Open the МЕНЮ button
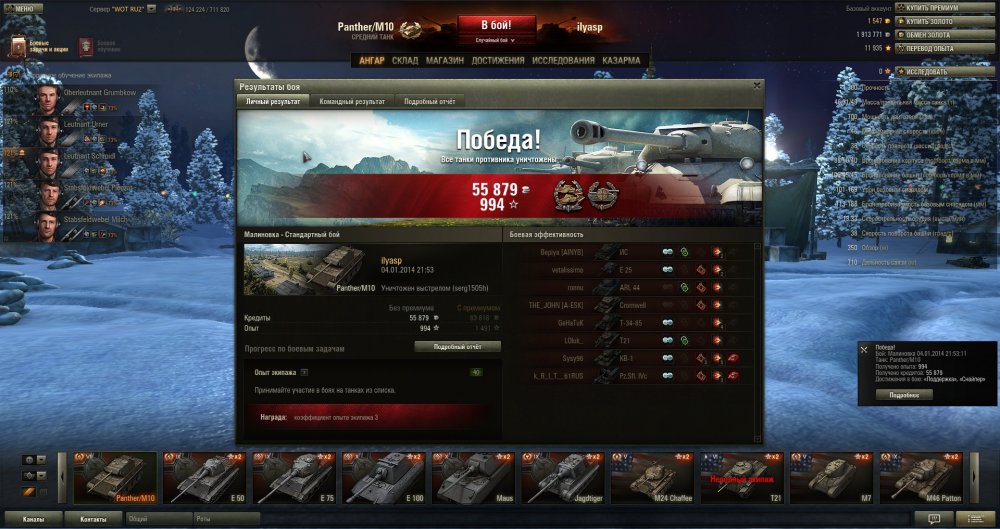1000x529 pixels. pyautogui.click(x=23, y=8)
